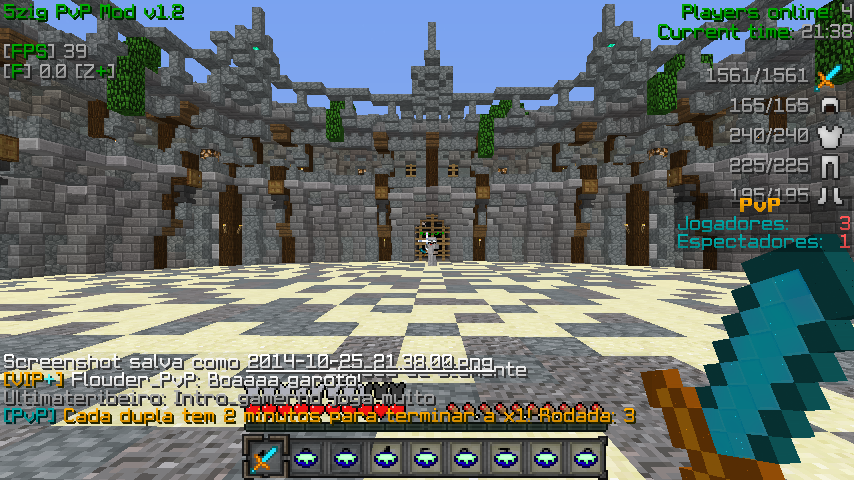Viewport: 854px width, 480px height.
Task: Click the diamond sword durability icon
Action: tap(828, 76)
